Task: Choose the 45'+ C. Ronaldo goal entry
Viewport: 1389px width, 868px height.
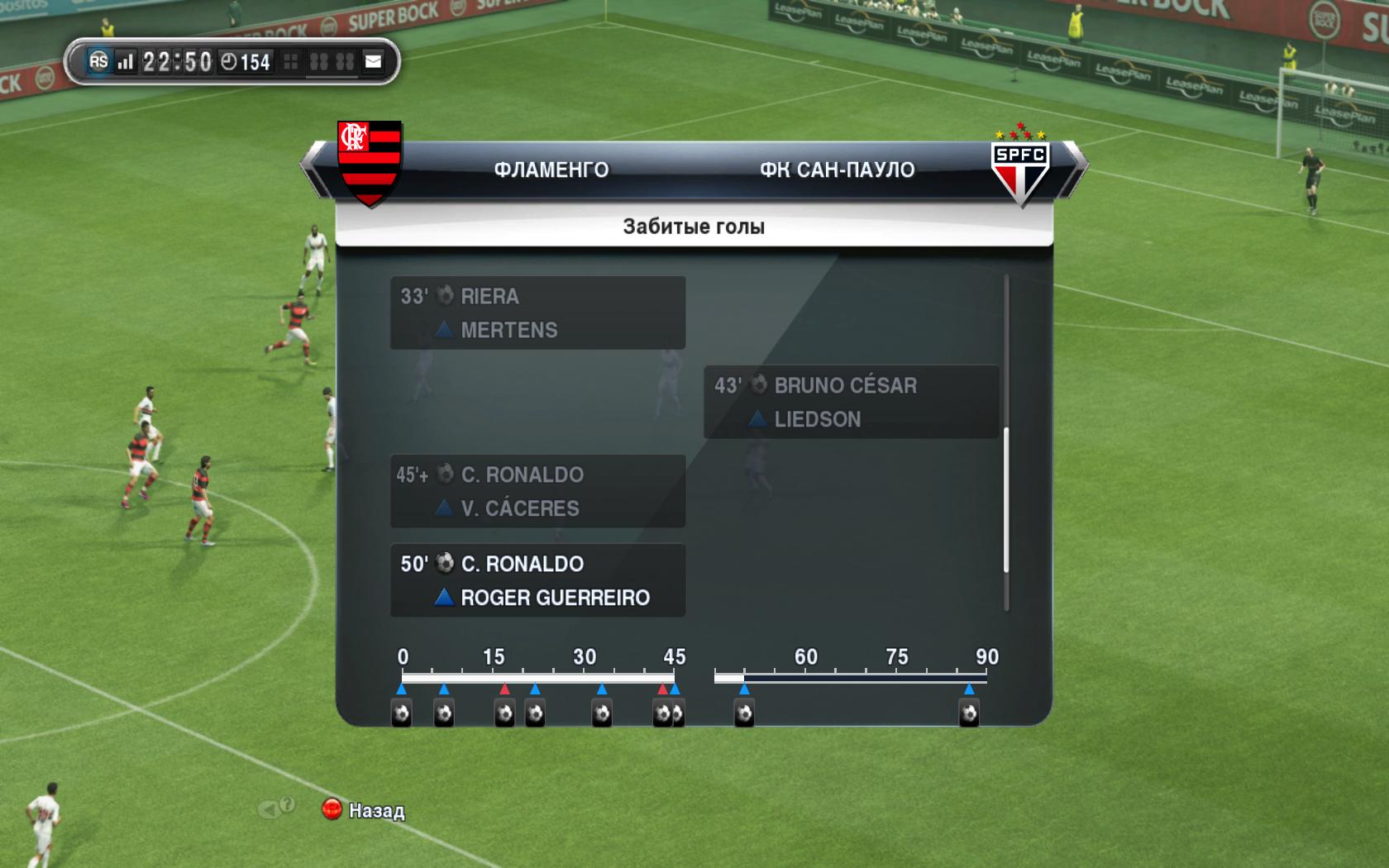Action: [x=537, y=491]
